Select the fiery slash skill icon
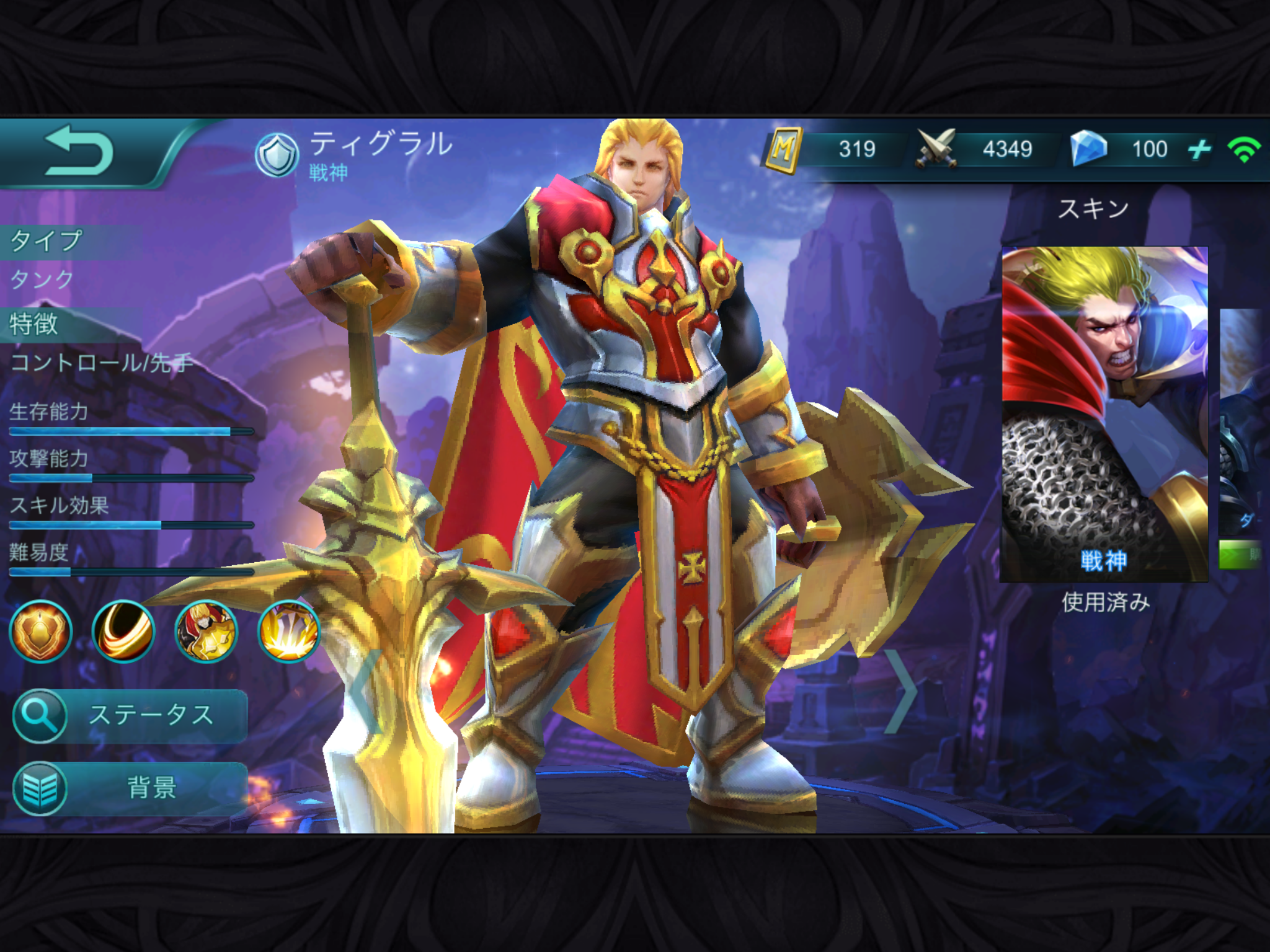Viewport: 1270px width, 952px height. [x=123, y=632]
